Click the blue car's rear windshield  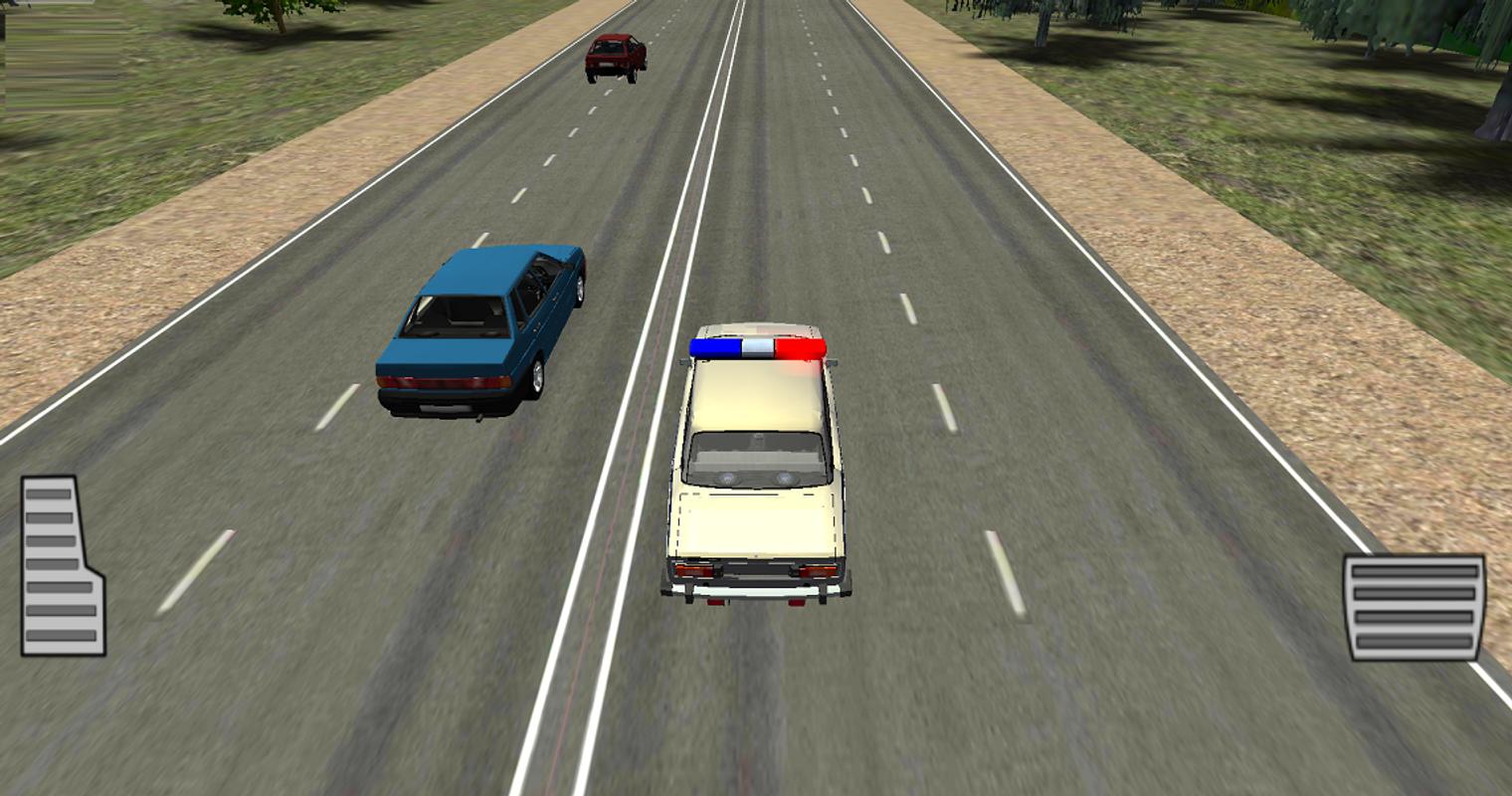[x=458, y=316]
